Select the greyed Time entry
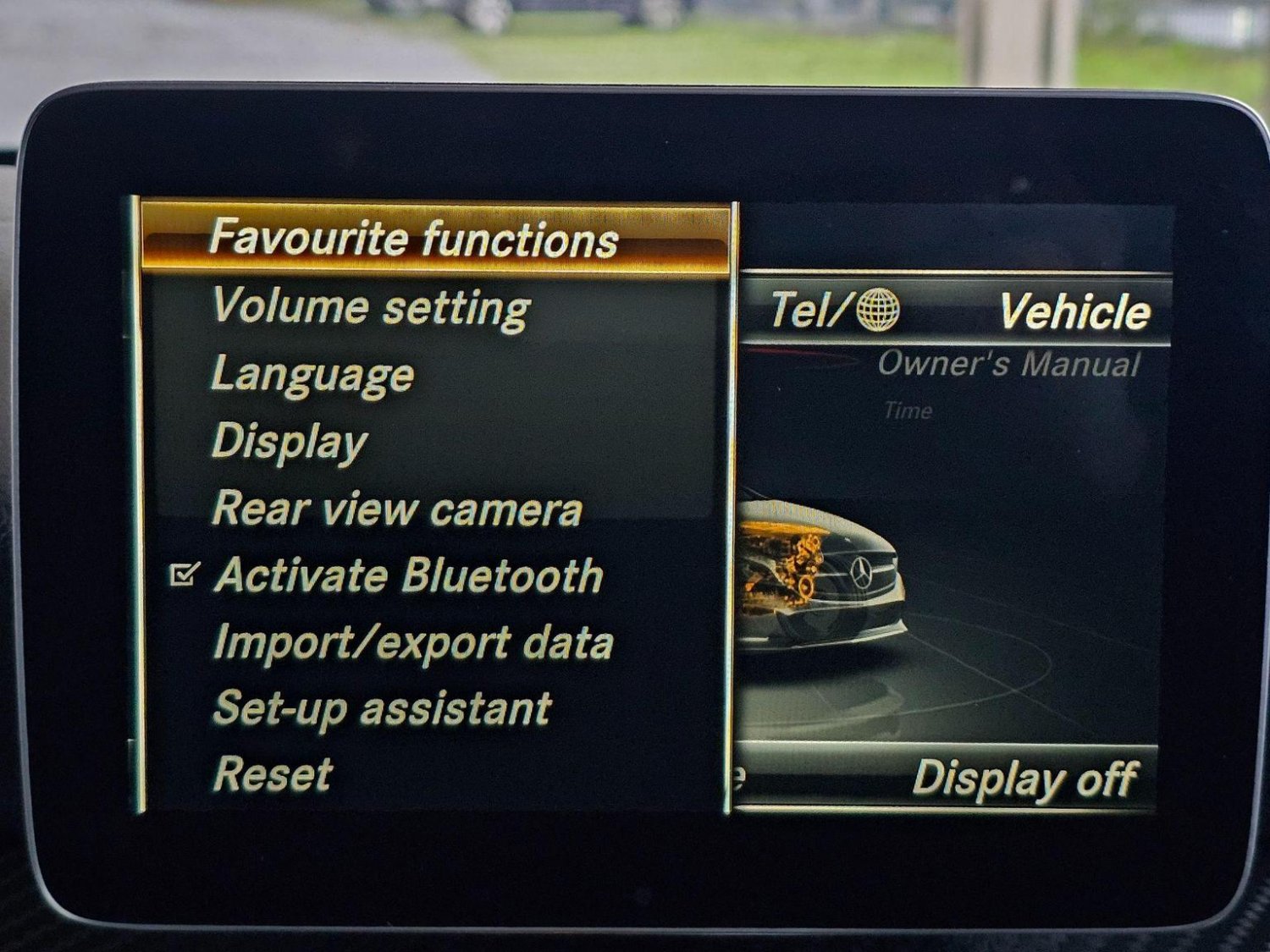Viewport: 1270px width, 952px height. [x=908, y=411]
